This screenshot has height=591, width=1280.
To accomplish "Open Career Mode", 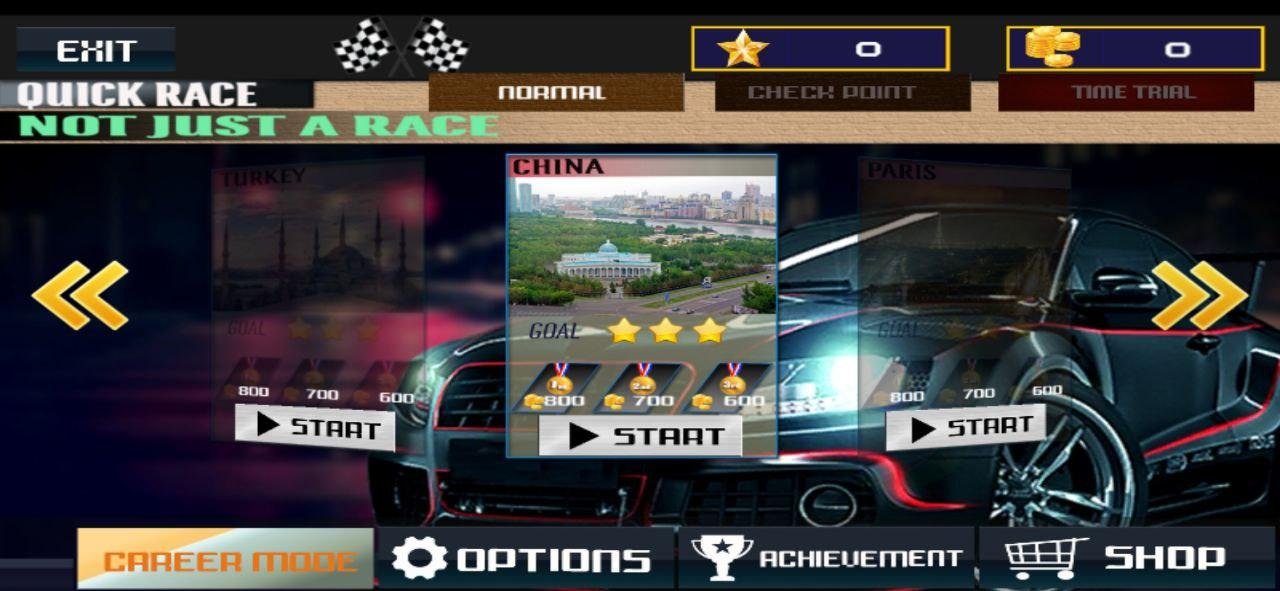I will pos(226,559).
